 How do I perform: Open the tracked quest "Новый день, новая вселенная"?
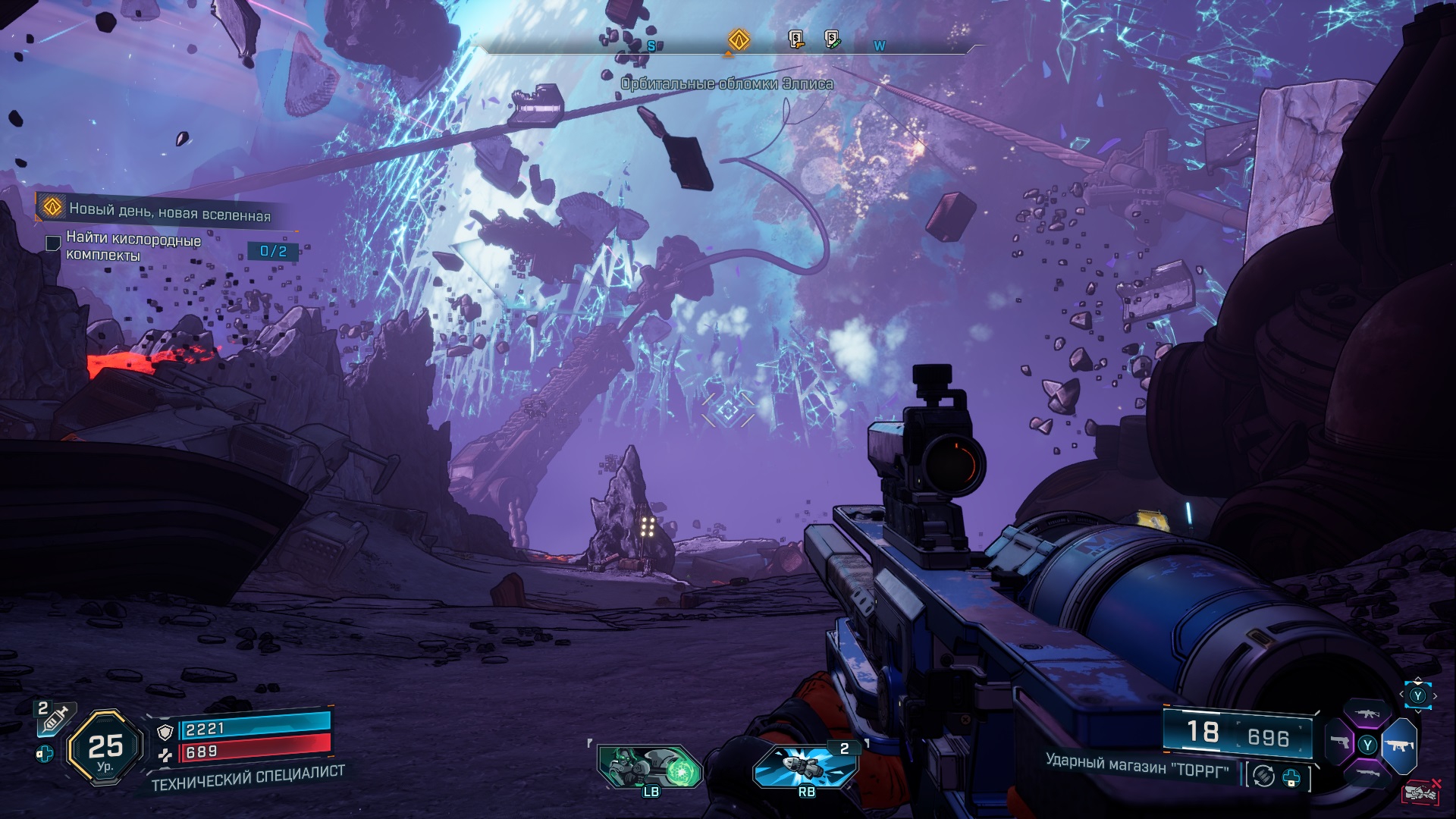click(x=169, y=210)
